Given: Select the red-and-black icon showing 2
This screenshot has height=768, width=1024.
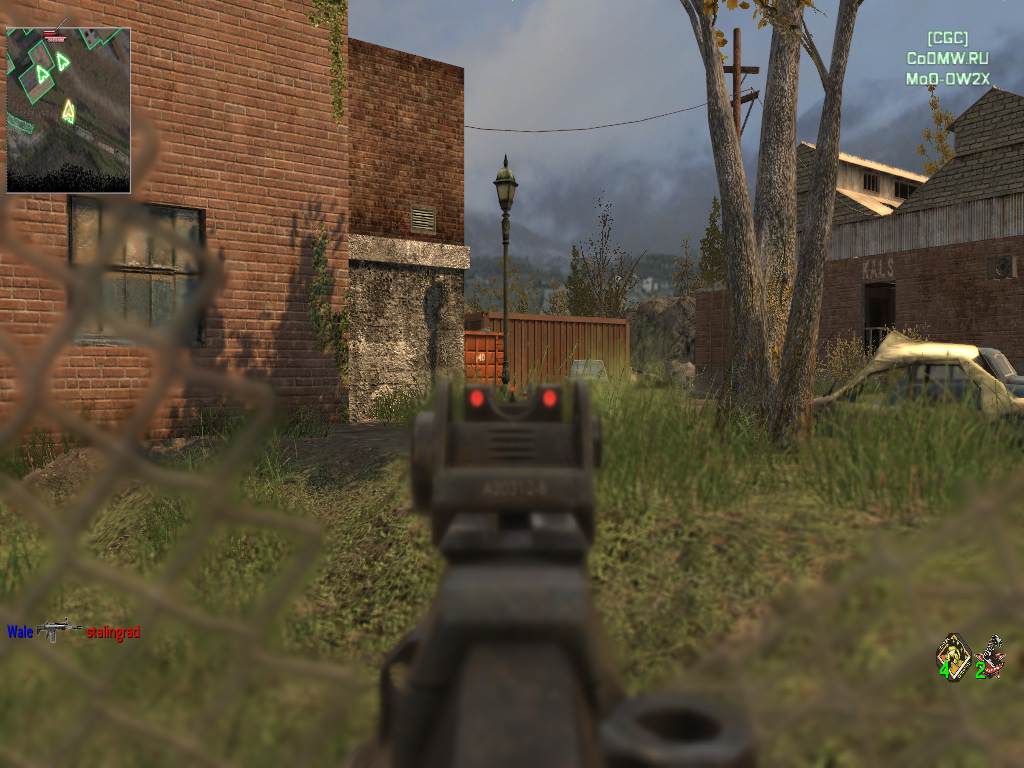Looking at the screenshot, I should tap(990, 657).
